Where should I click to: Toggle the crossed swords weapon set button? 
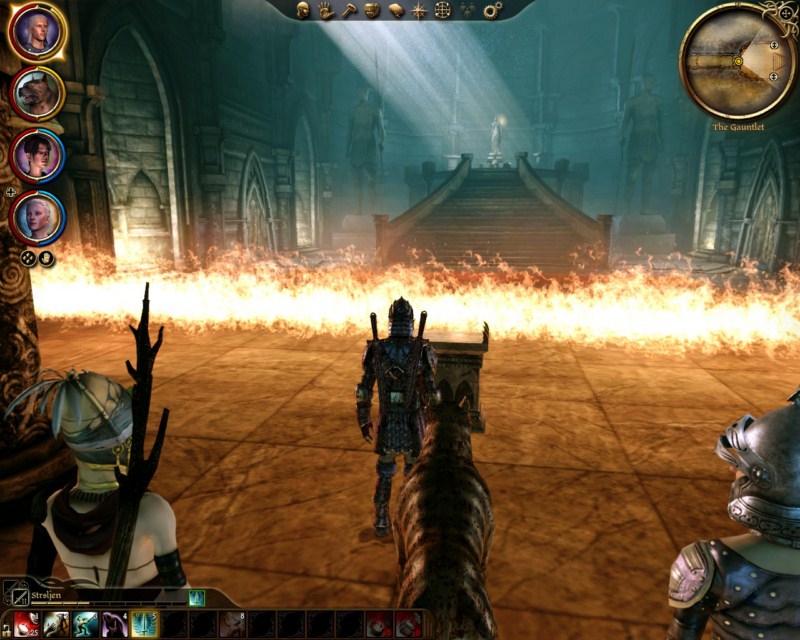coord(12,593)
